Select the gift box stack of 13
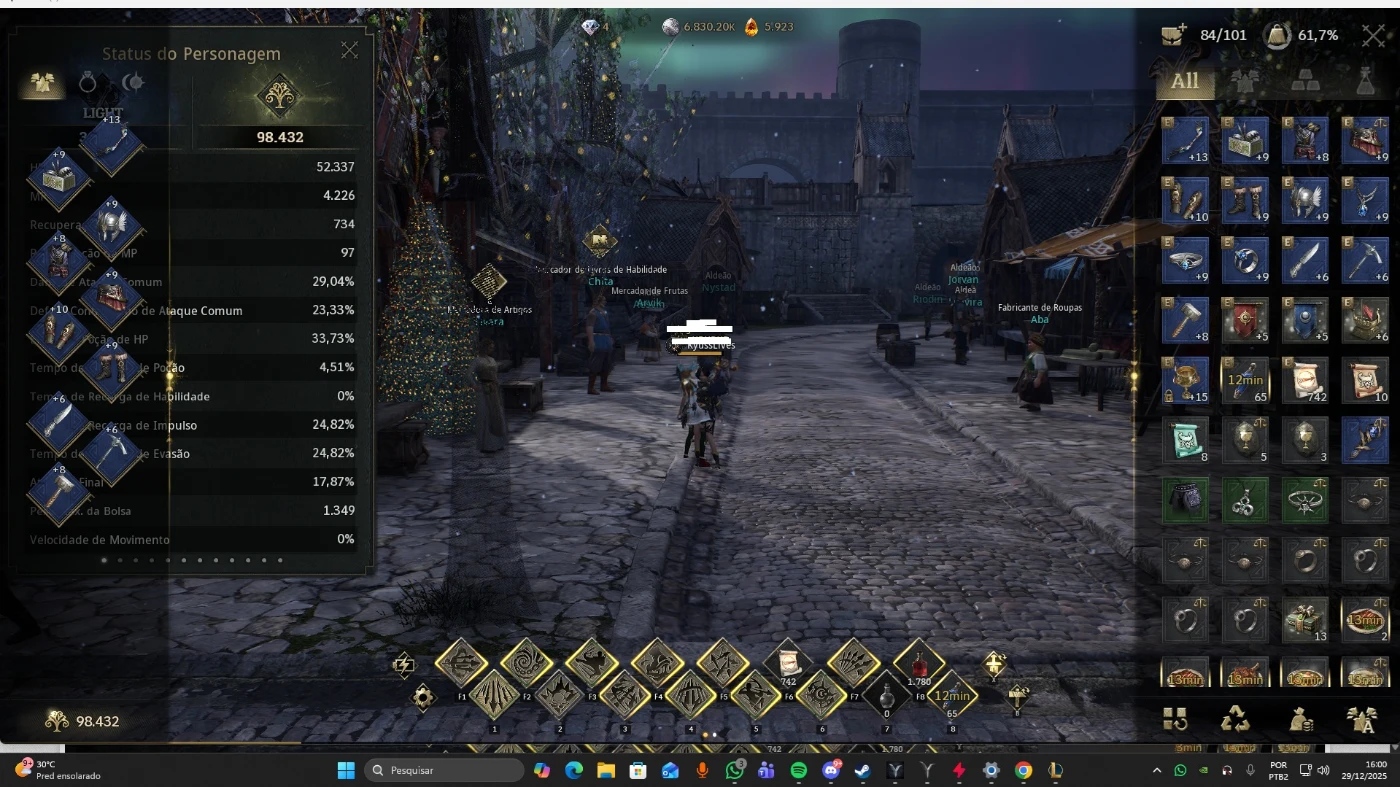This screenshot has width=1400, height=787. pos(1305,621)
